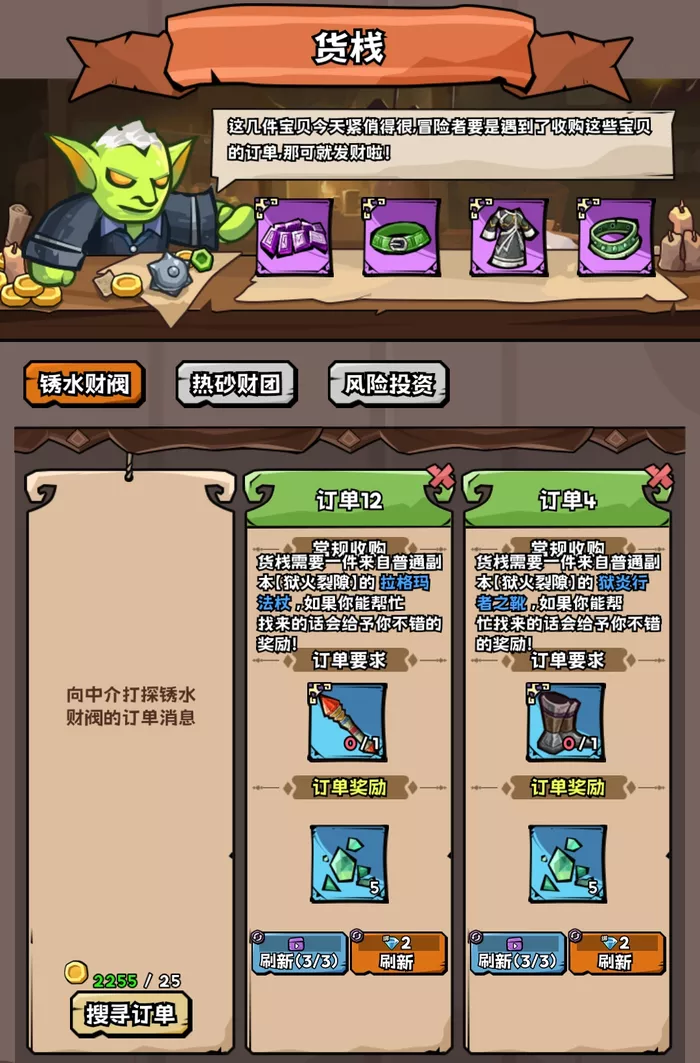The height and width of the screenshot is (1063, 700).
Task: Select the purple gloves hot item
Action: coord(295,237)
